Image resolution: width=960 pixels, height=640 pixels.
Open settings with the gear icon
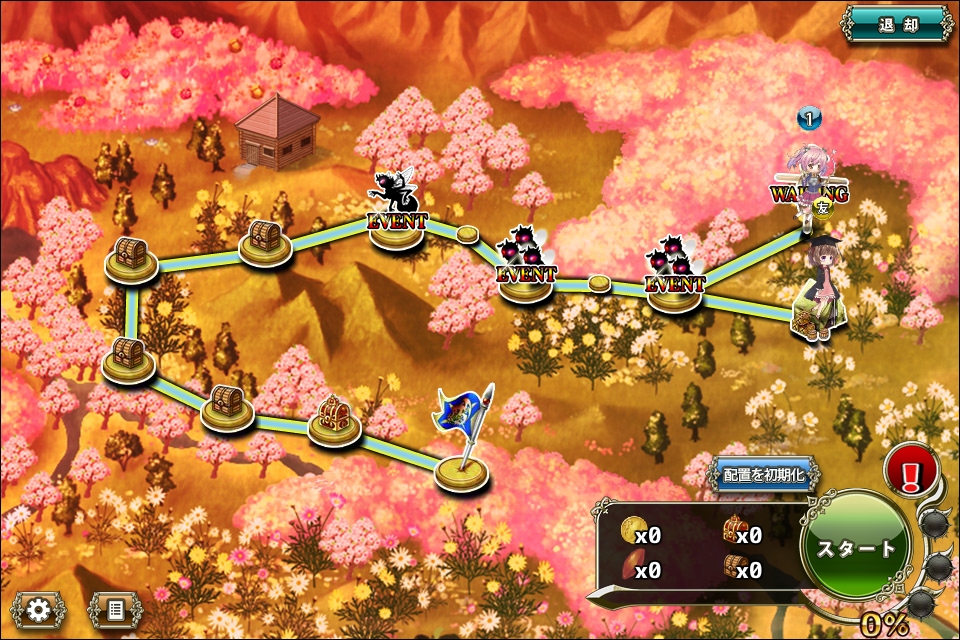[x=40, y=609]
